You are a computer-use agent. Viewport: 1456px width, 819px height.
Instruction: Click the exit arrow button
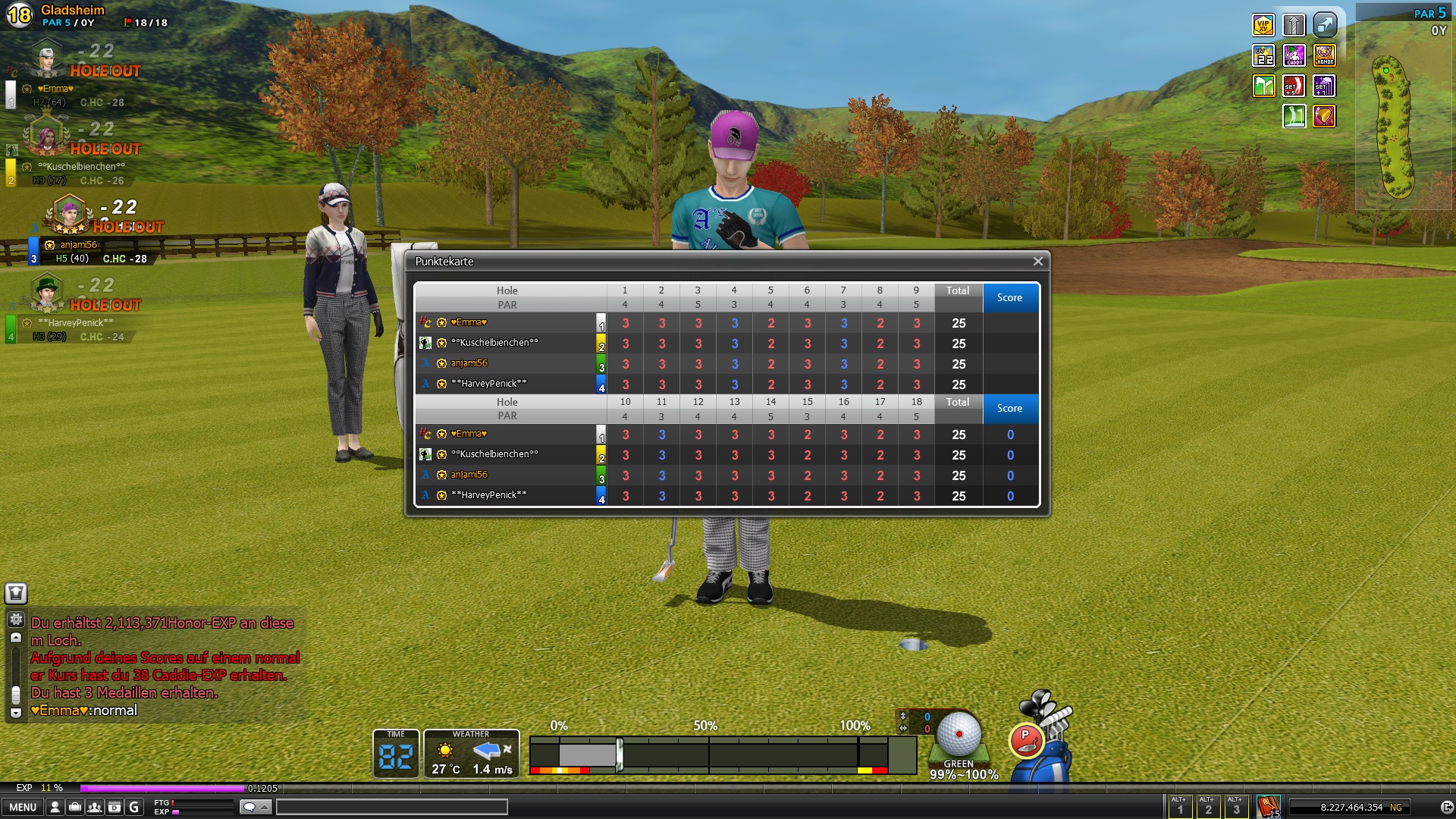(x=1447, y=808)
